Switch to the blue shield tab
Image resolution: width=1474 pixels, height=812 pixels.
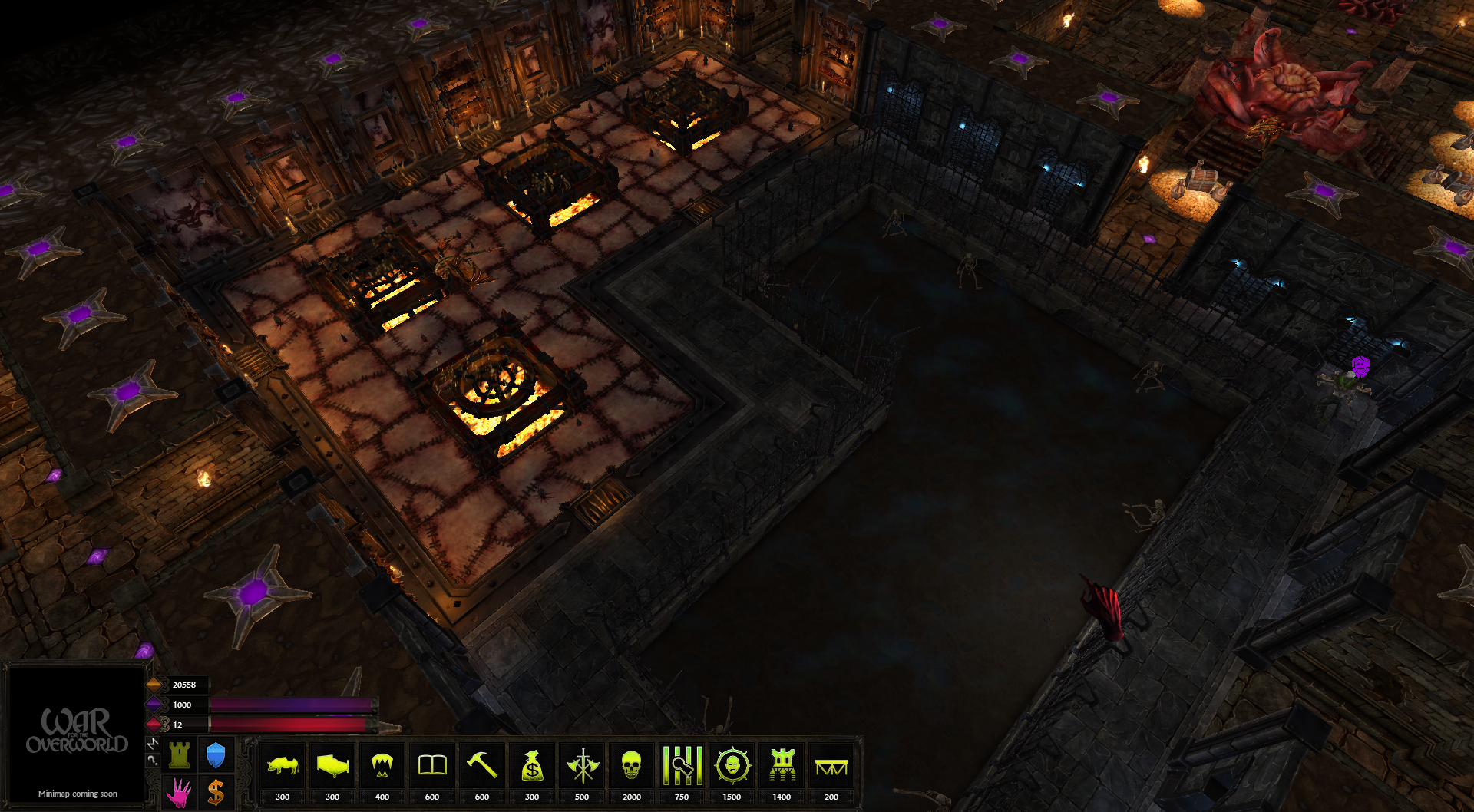(216, 755)
